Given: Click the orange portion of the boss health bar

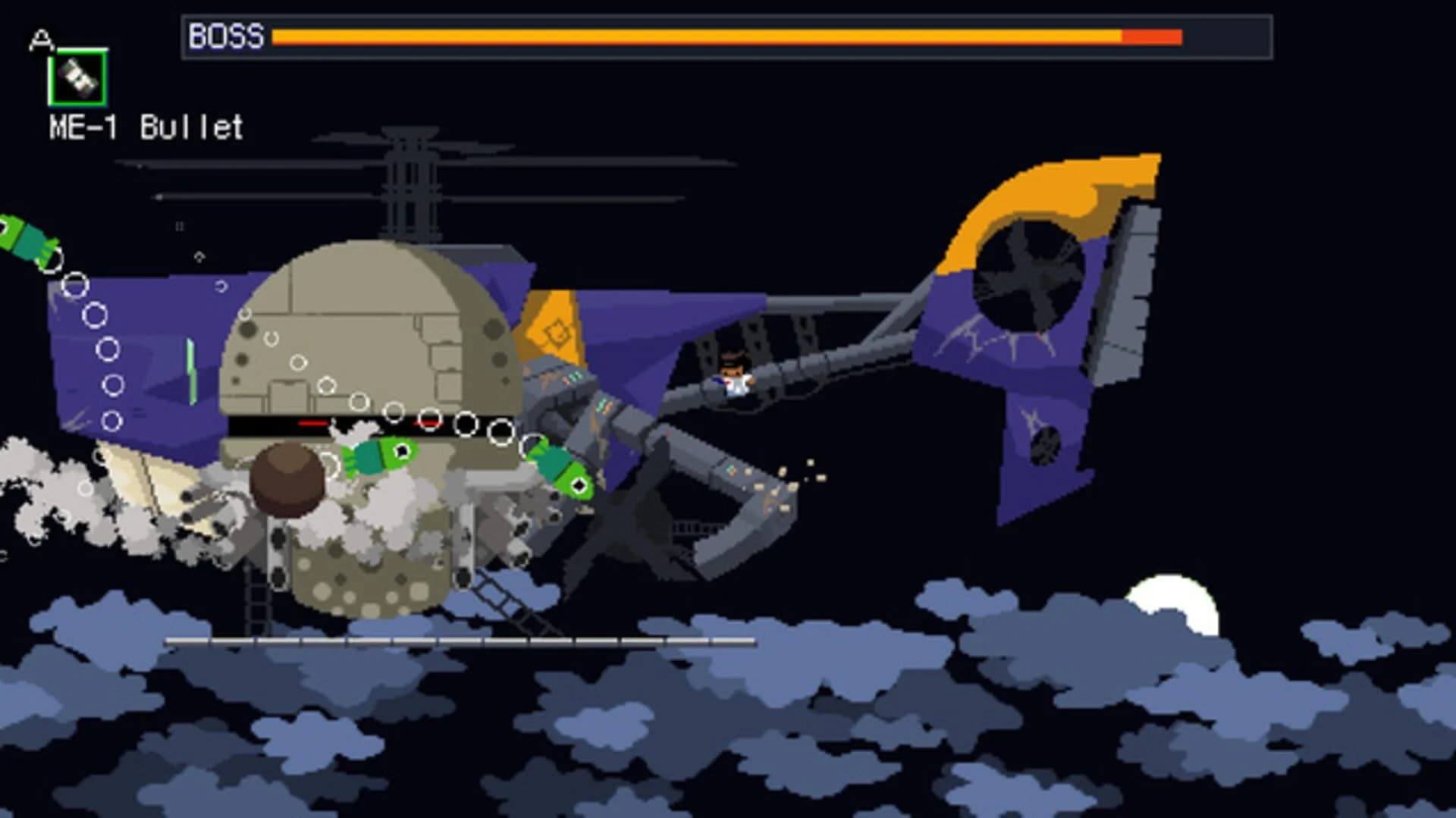Looking at the screenshot, I should (x=682, y=34).
